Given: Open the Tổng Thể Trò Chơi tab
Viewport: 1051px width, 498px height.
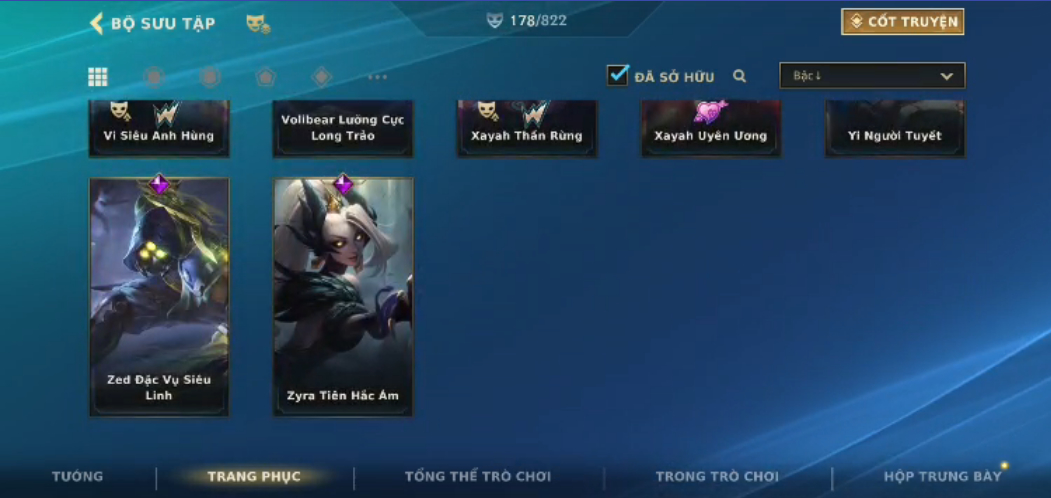Looking at the screenshot, I should tap(478, 476).
